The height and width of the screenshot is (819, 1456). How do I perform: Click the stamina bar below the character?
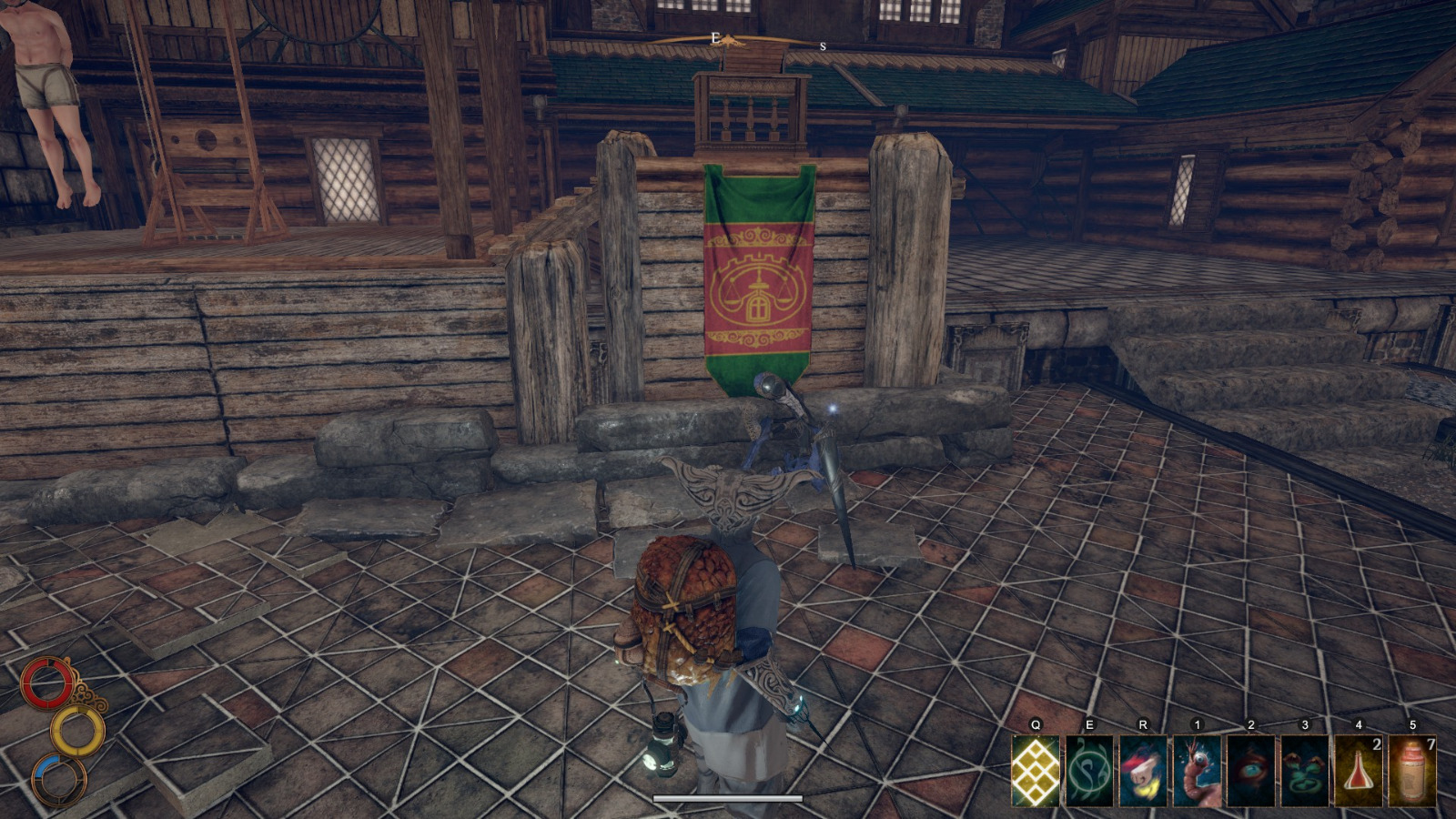click(728, 799)
